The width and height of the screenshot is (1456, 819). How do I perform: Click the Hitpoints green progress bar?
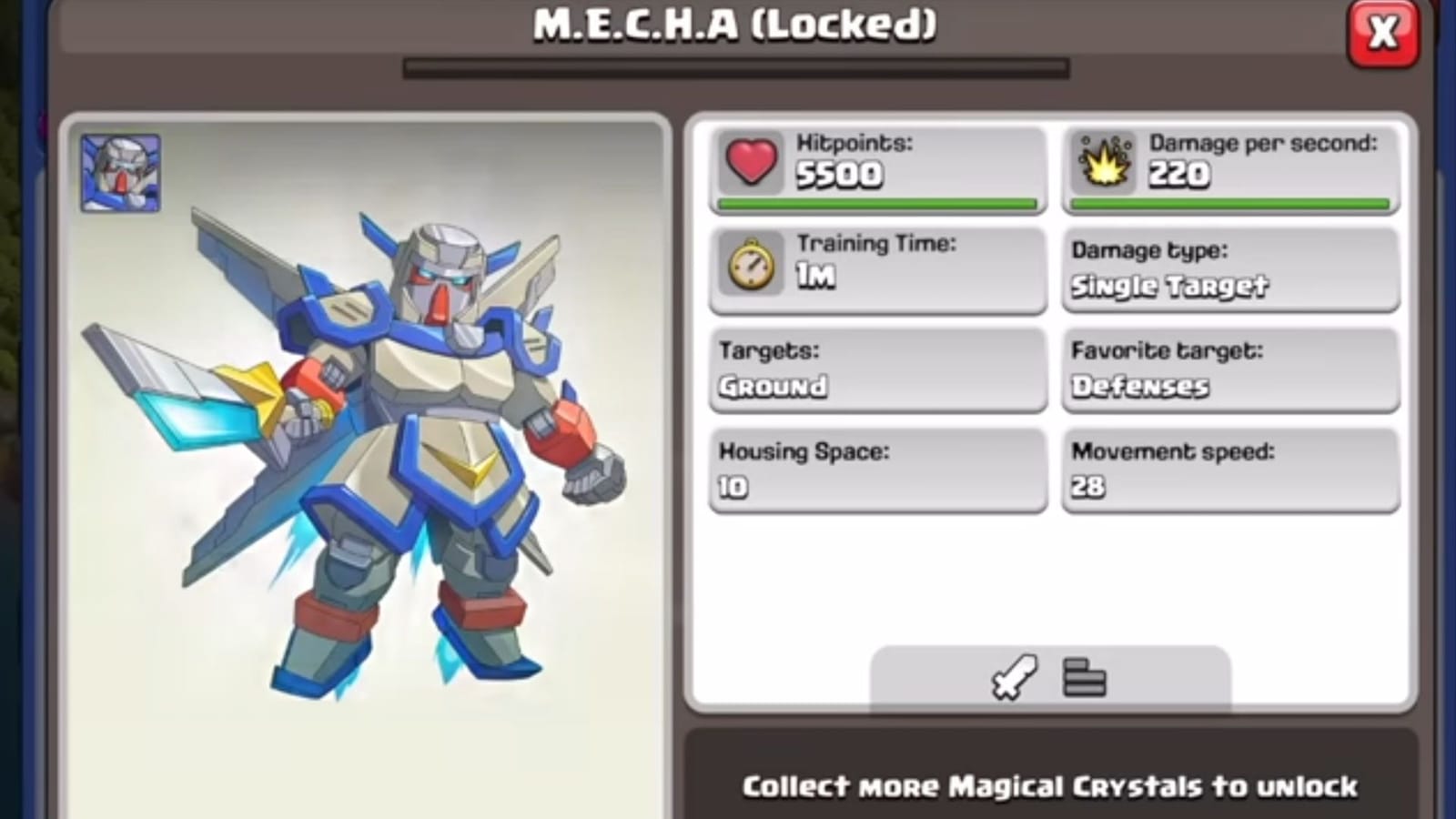pos(876,203)
